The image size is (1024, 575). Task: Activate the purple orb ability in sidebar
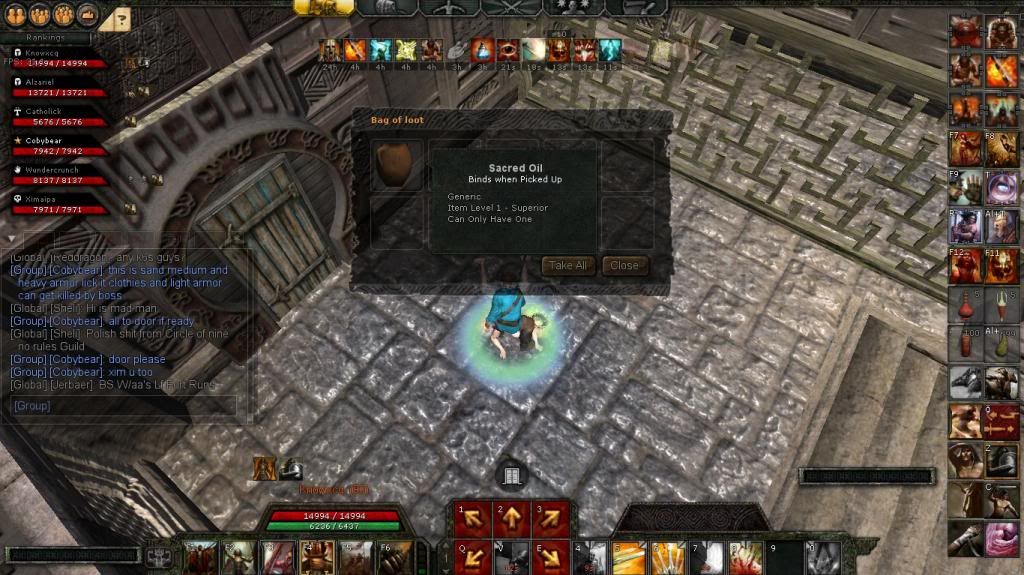[x=1002, y=188]
